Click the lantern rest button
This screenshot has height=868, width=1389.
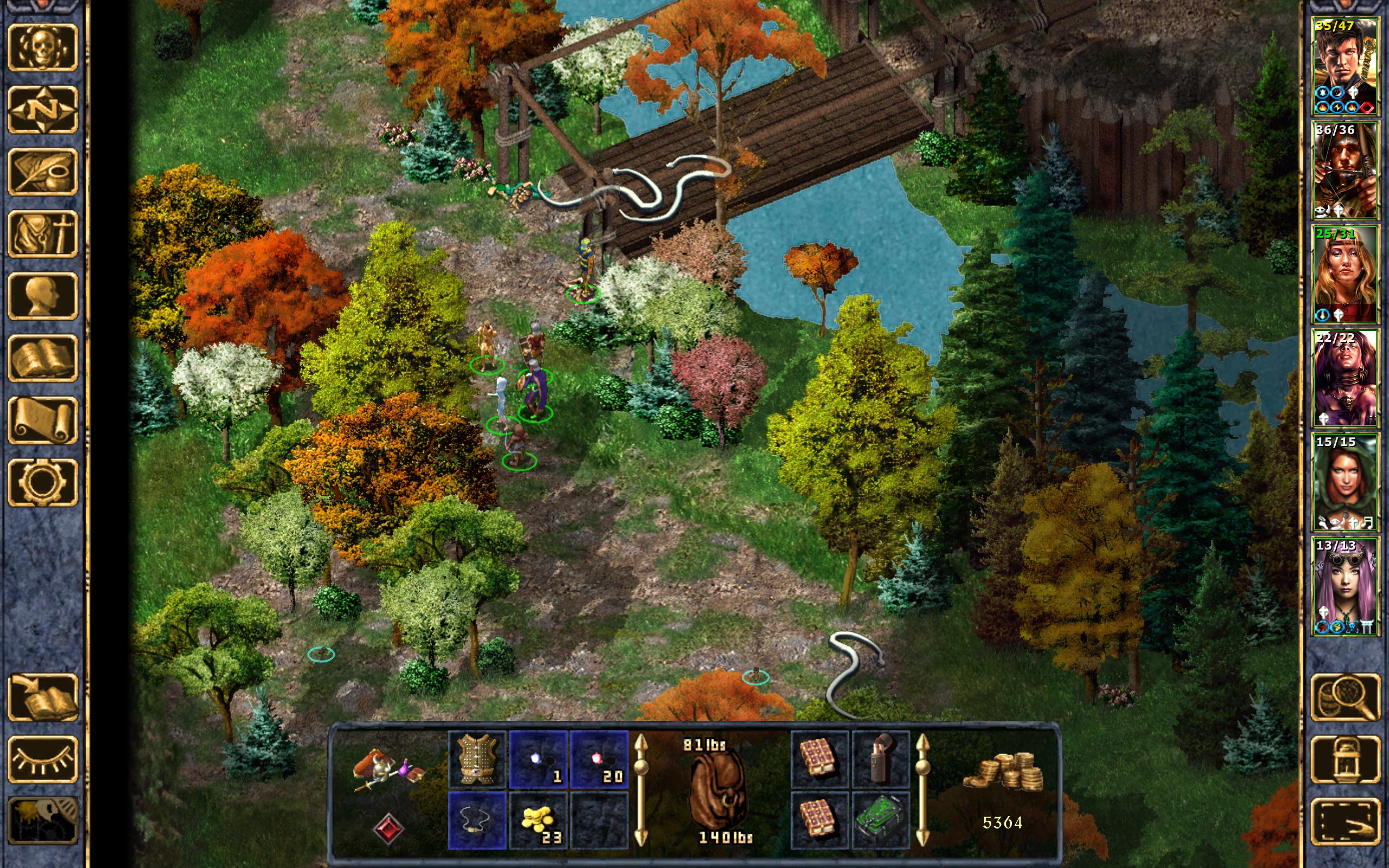[1345, 759]
